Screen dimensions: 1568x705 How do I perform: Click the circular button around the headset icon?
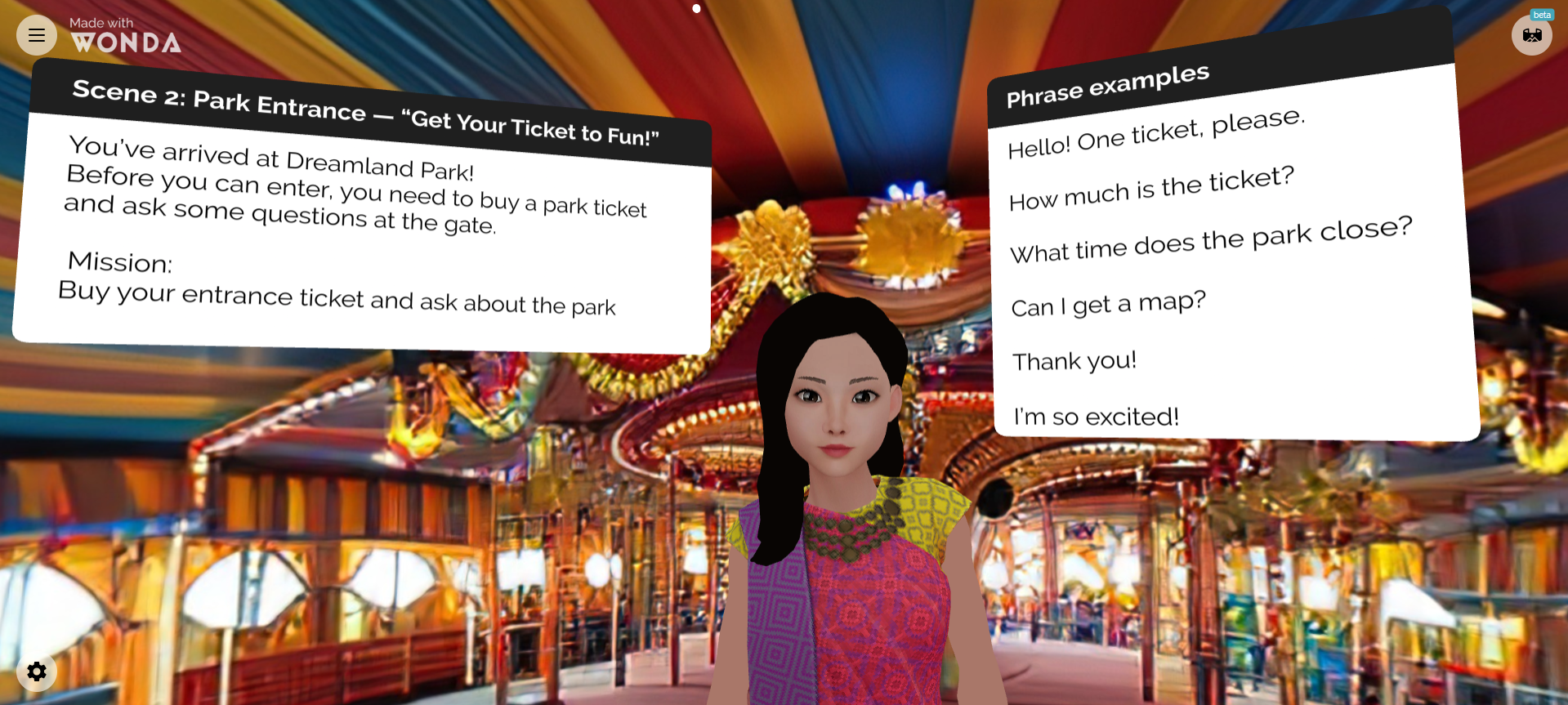tap(1532, 34)
